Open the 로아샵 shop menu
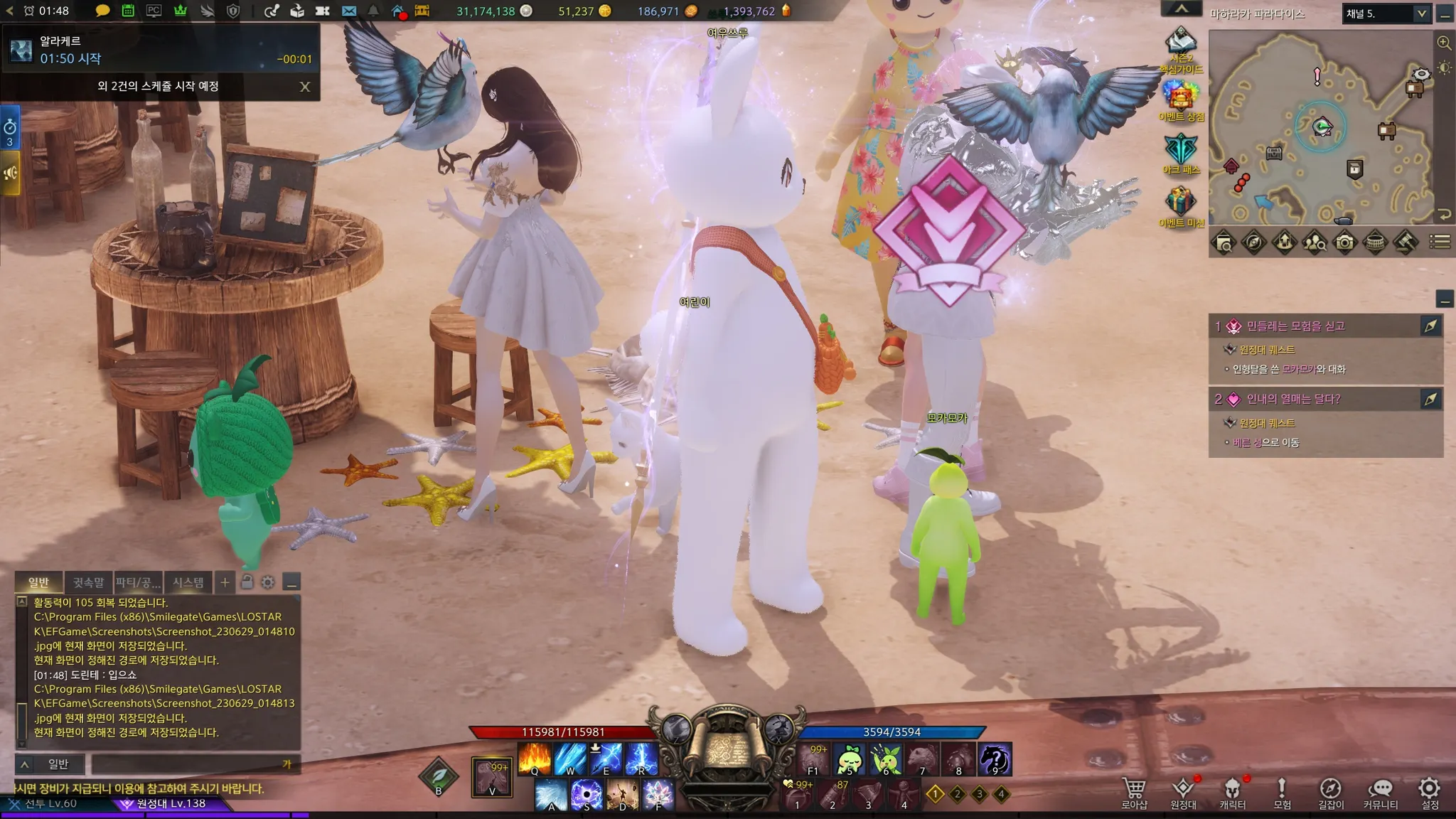 click(1134, 792)
